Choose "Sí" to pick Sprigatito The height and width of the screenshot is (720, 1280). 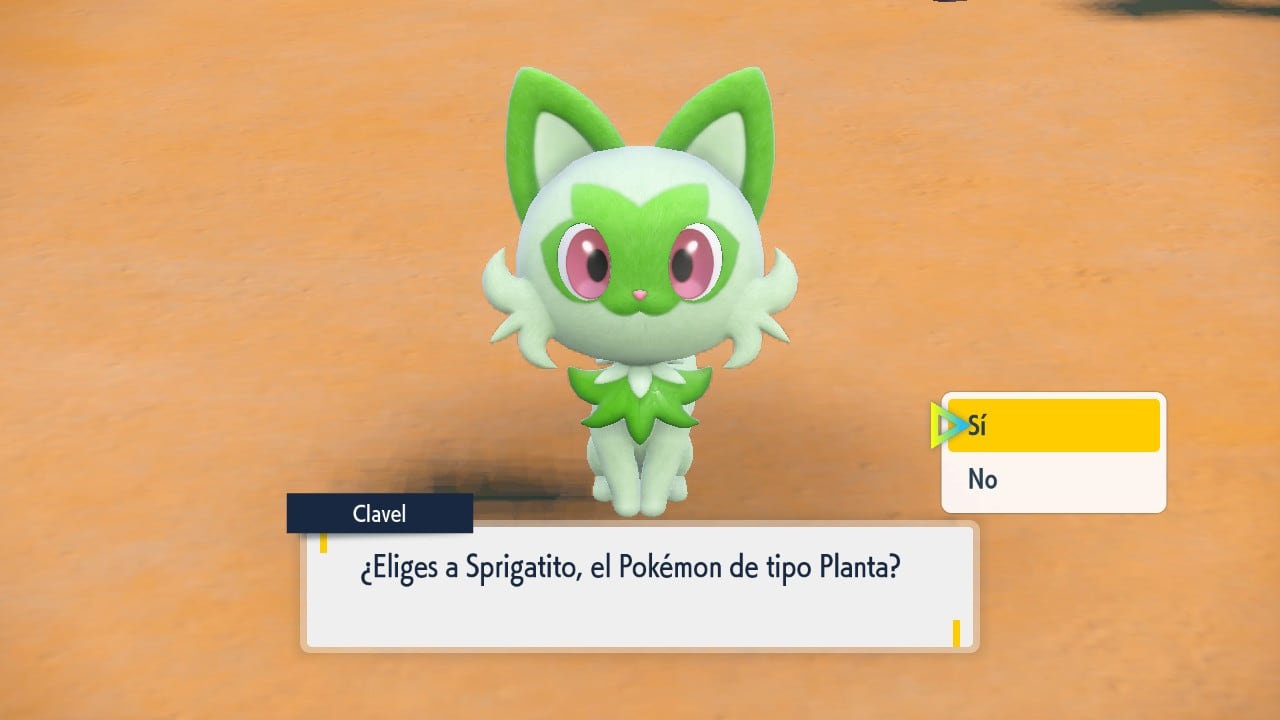(x=1053, y=426)
